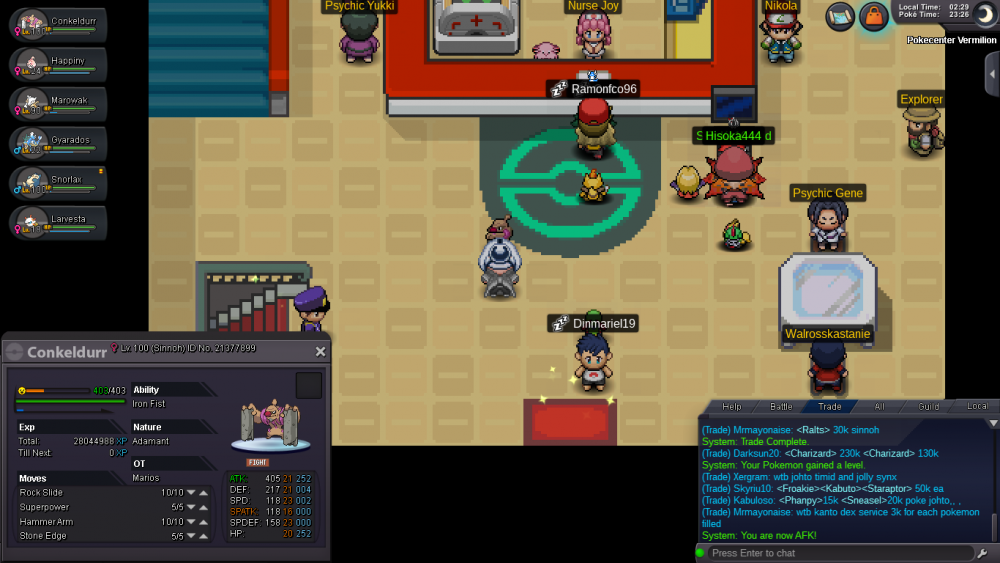This screenshot has height=563, width=1000.
Task: Show the All chat tab
Action: [x=879, y=407]
